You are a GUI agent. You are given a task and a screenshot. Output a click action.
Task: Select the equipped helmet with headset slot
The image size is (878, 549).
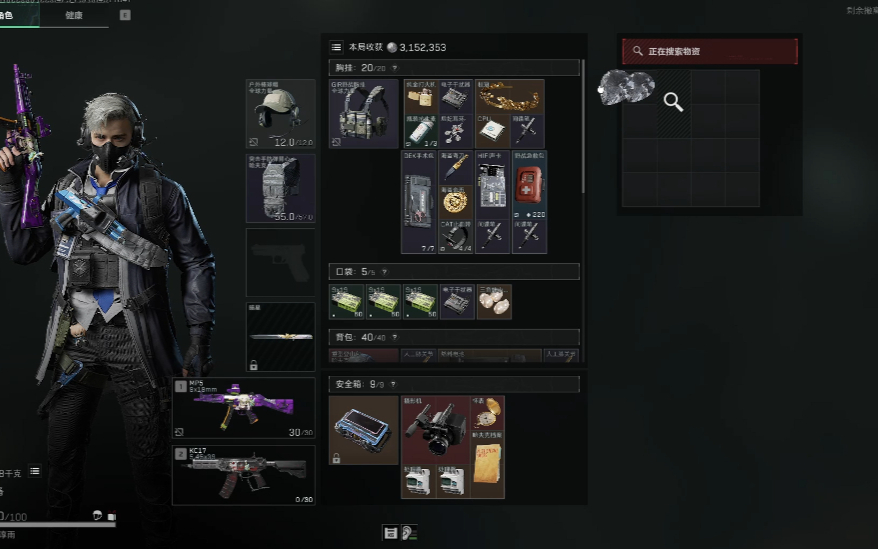[x=280, y=114]
